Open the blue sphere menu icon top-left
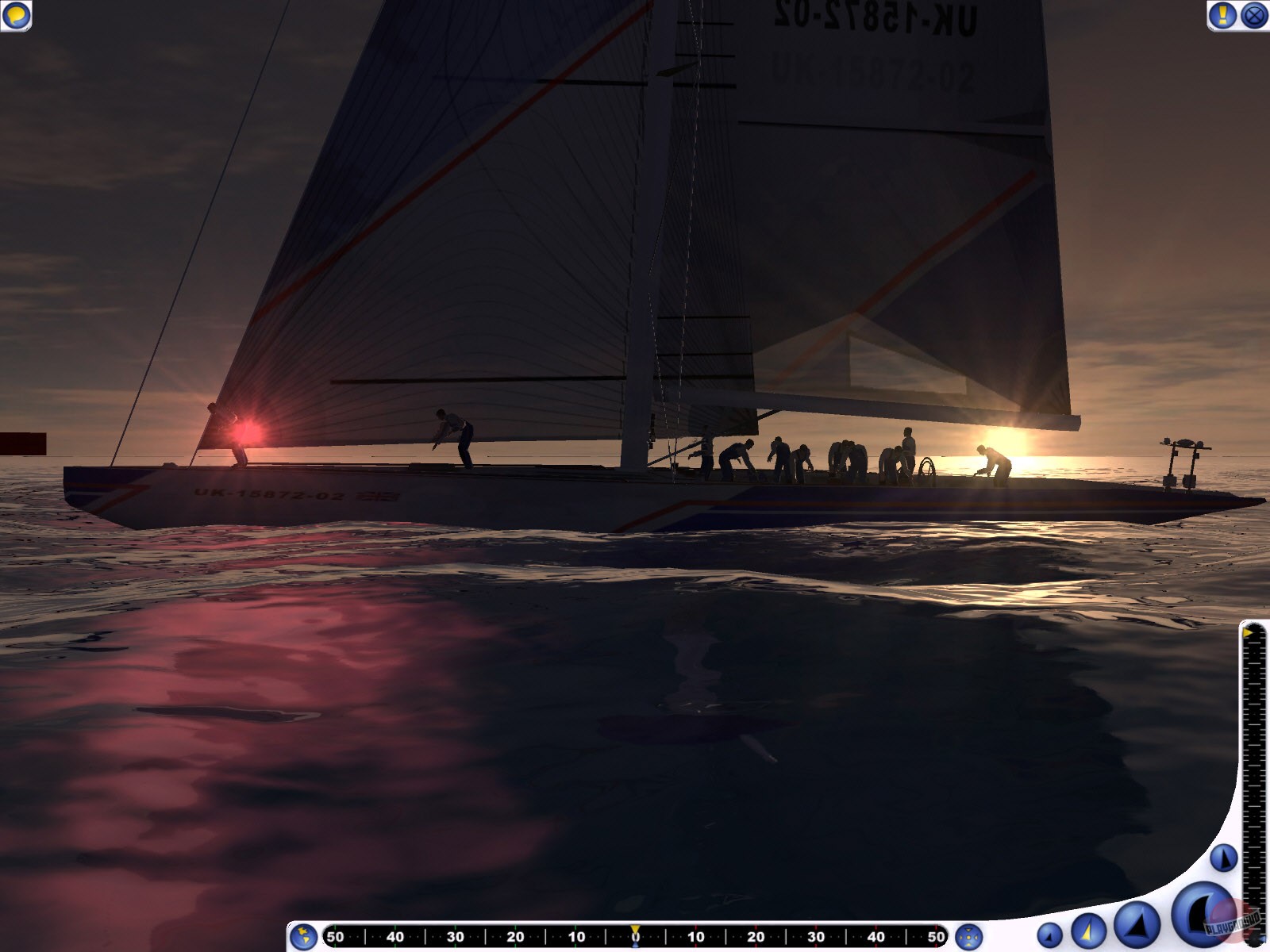The height and width of the screenshot is (952, 1270). 17,15
